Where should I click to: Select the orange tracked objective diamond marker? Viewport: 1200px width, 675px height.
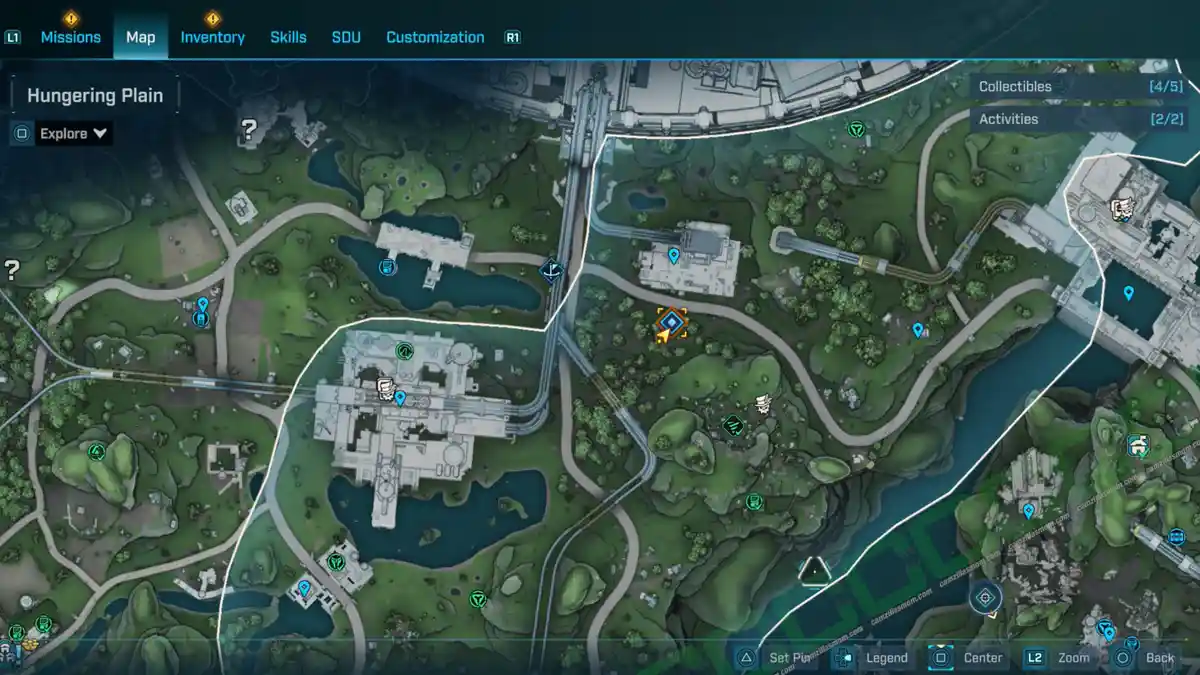click(671, 322)
